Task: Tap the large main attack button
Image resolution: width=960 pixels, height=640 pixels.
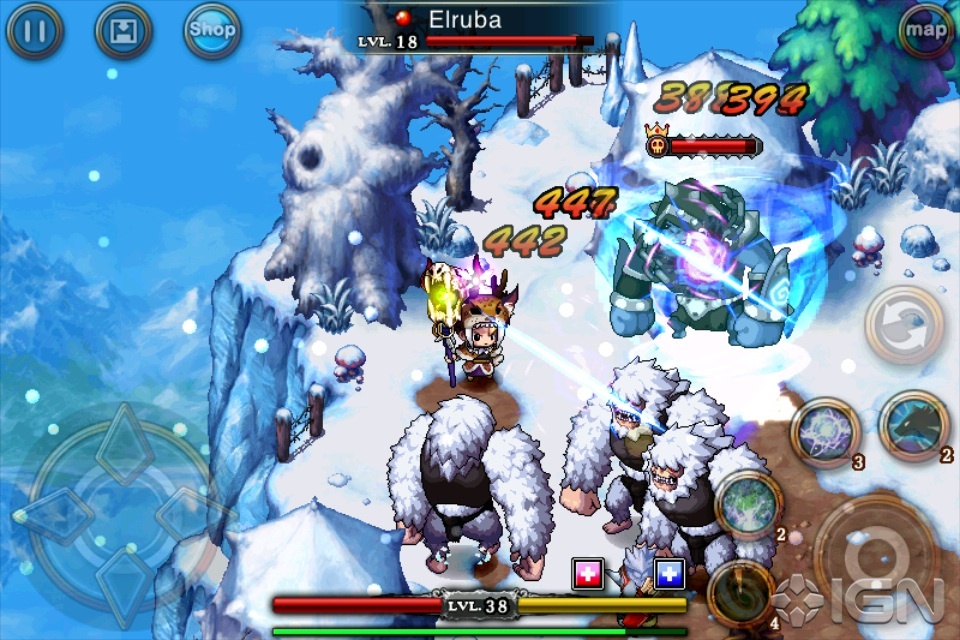Action: tap(872, 560)
